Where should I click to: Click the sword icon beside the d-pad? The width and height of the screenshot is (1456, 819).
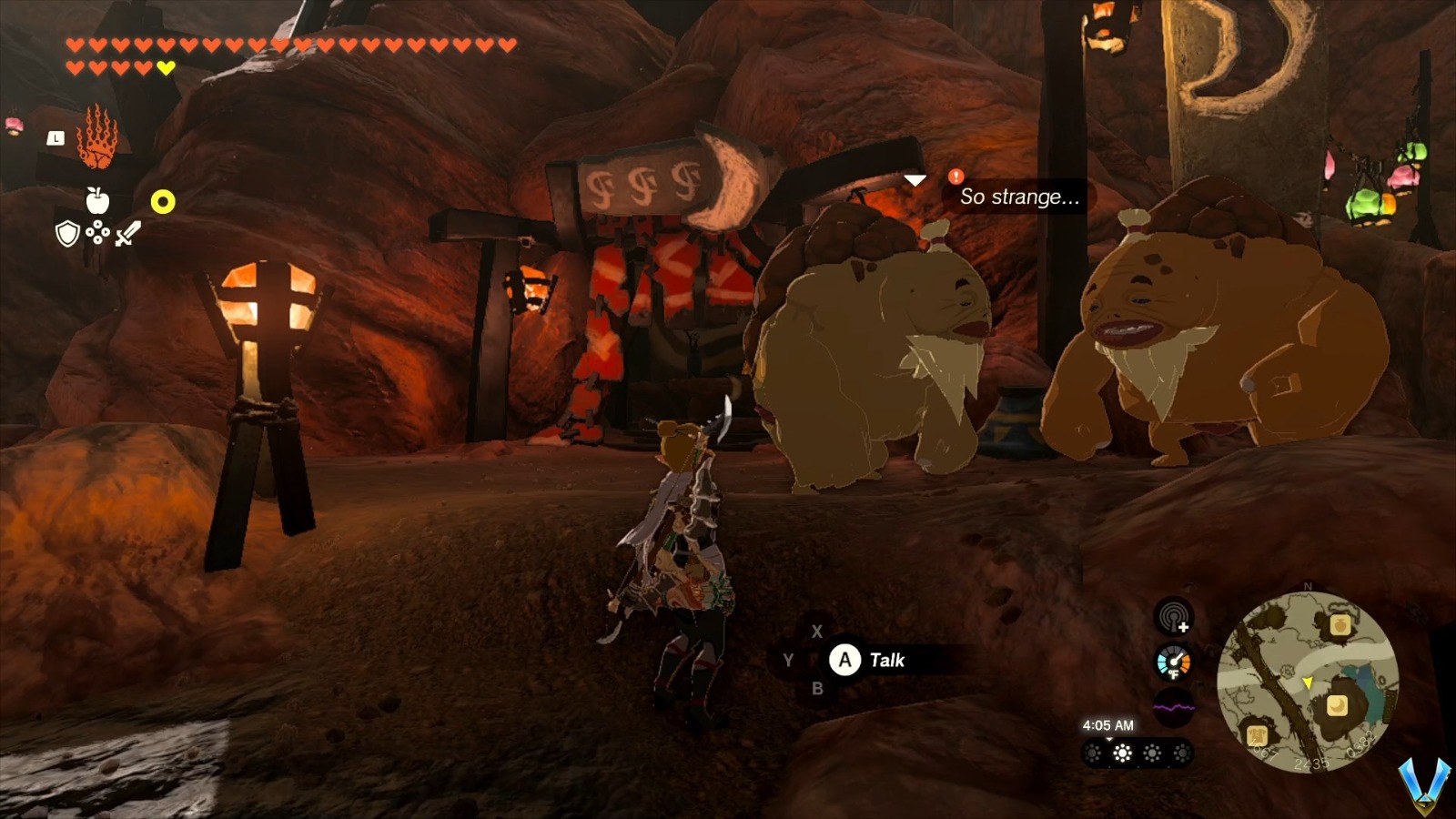(x=127, y=234)
